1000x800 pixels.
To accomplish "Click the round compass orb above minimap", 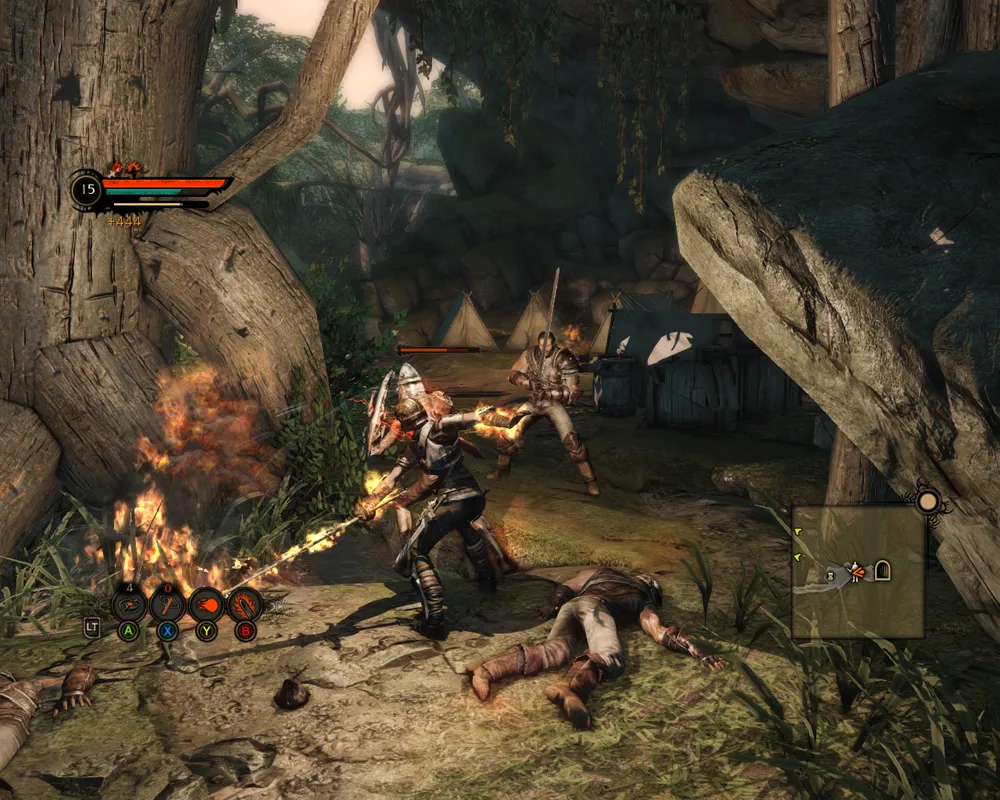I will (928, 500).
